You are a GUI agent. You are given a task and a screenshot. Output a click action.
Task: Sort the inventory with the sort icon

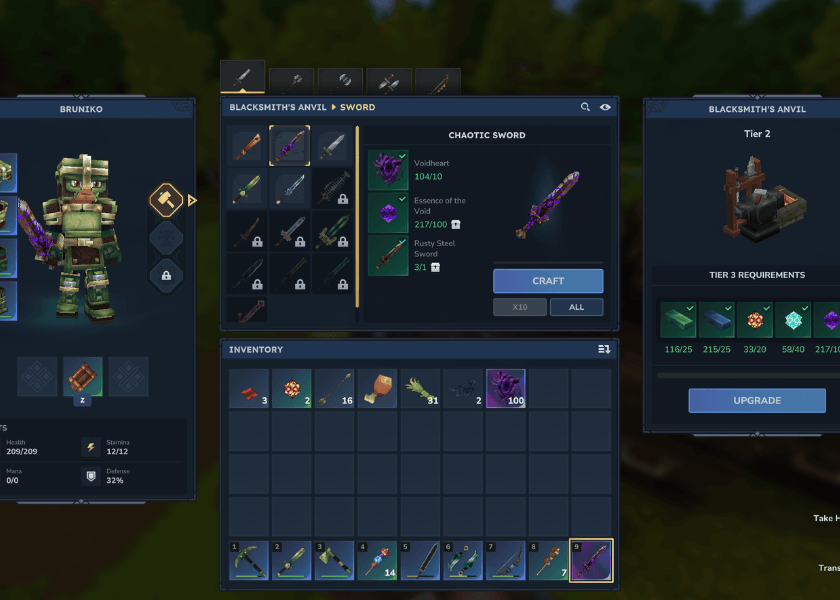[604, 349]
